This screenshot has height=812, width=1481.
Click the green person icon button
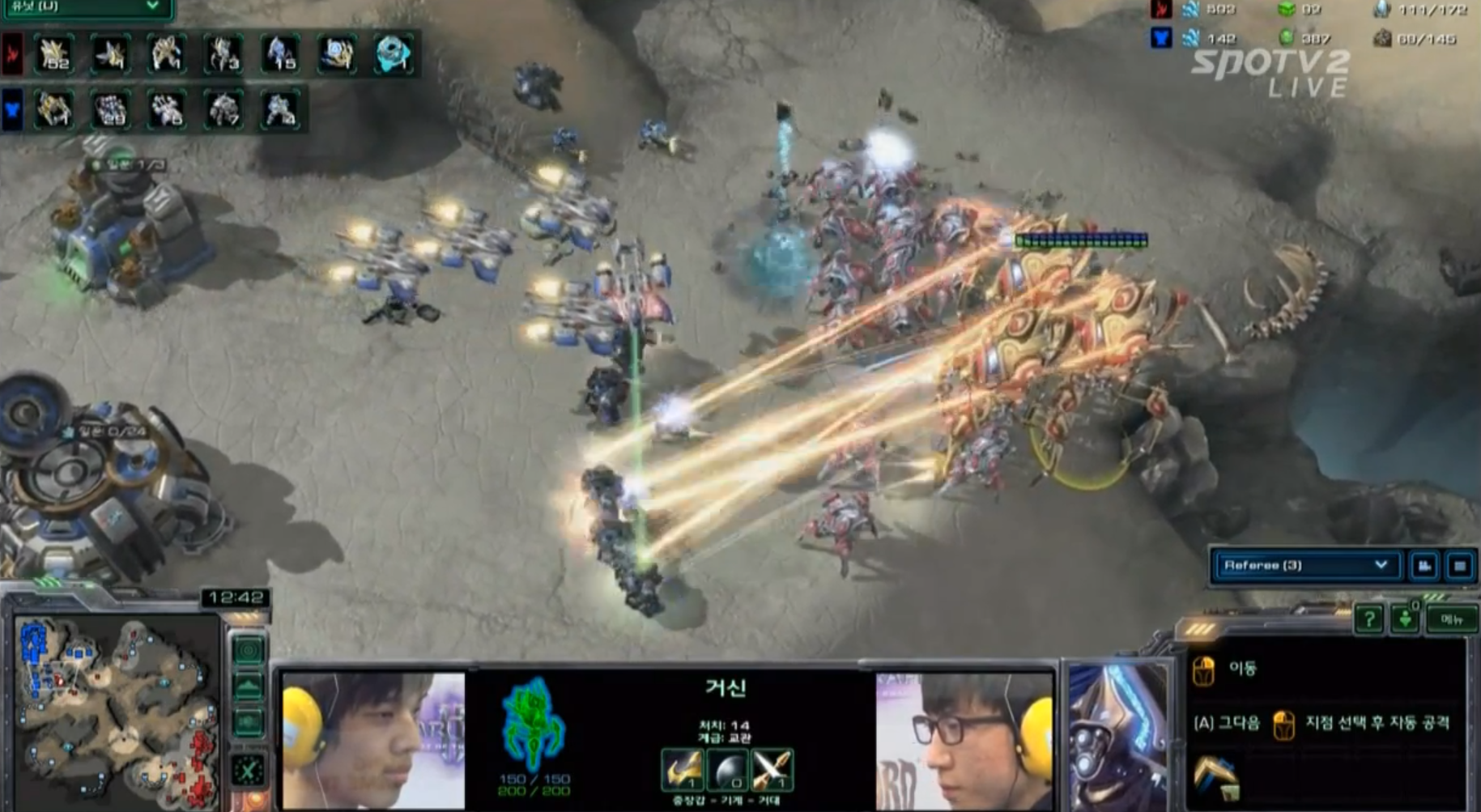[1406, 620]
